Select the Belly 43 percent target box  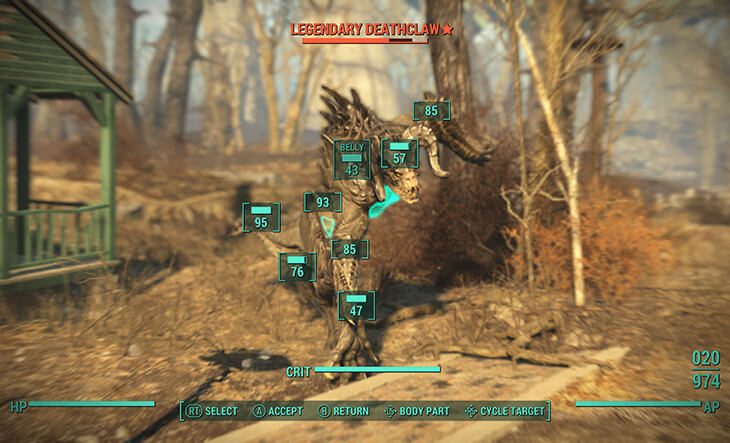click(x=351, y=160)
